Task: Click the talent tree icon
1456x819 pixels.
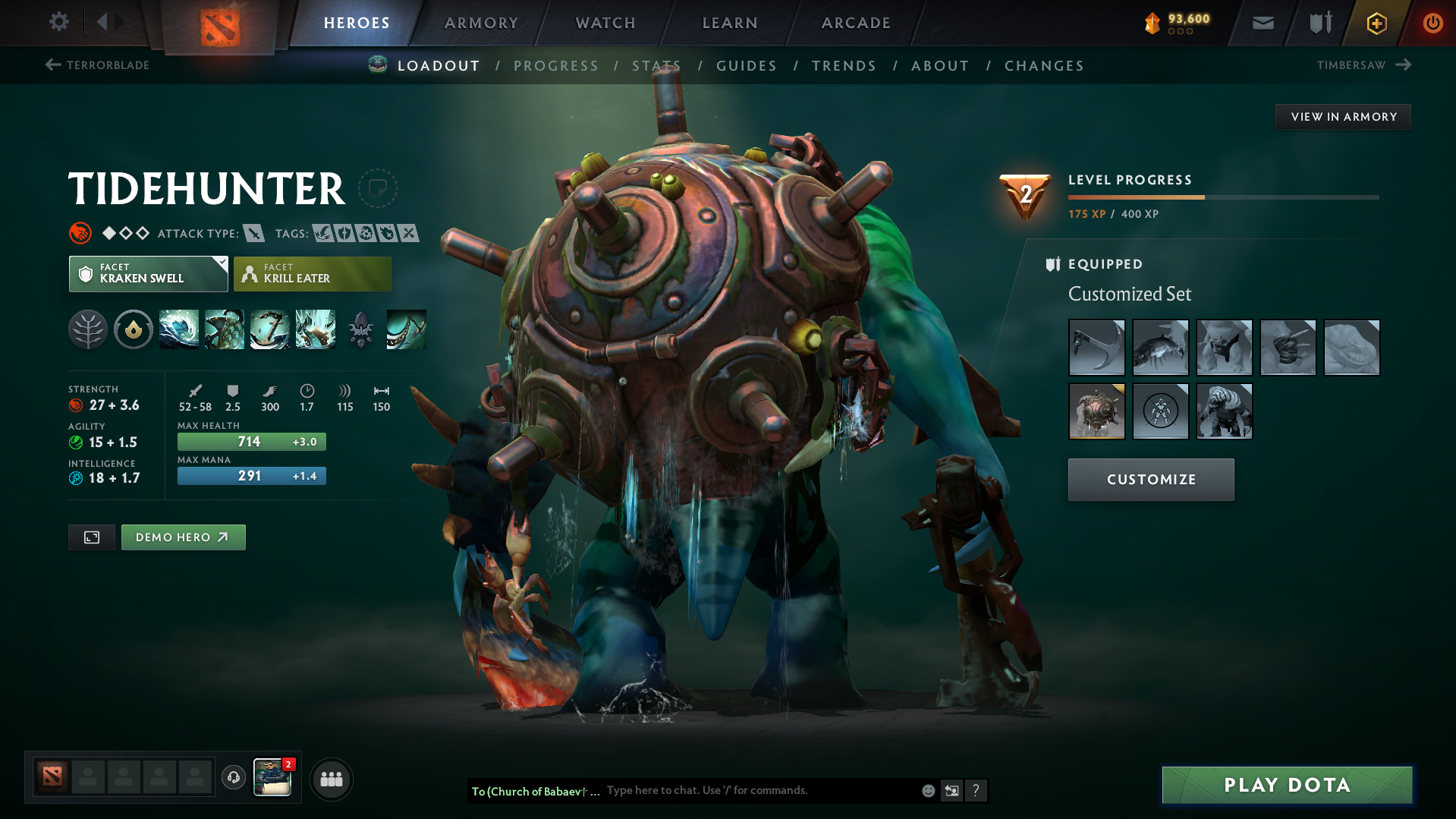Action: pos(87,329)
